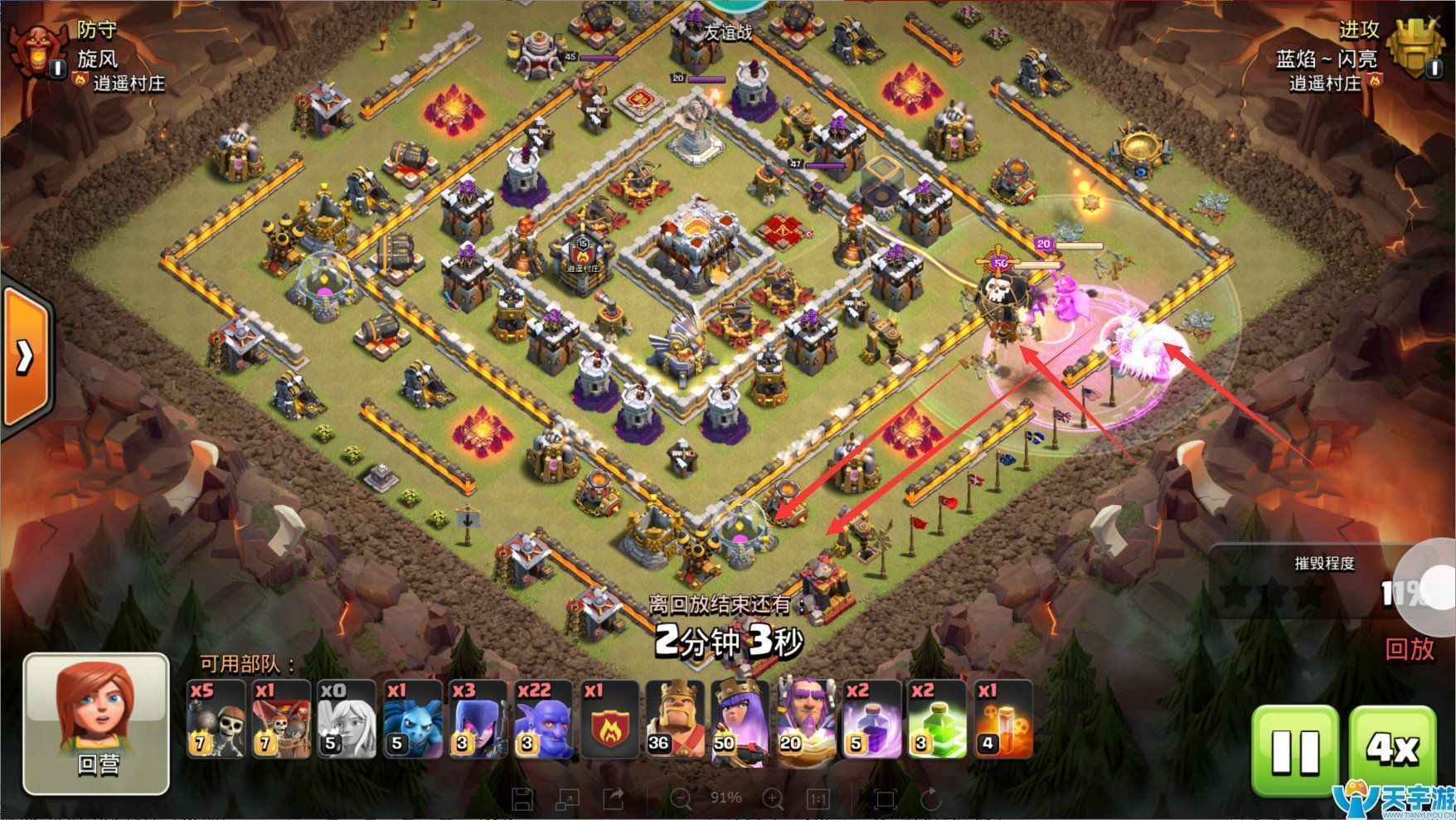Select the Witch troop slot
The height and width of the screenshot is (820, 1456).
478,719
